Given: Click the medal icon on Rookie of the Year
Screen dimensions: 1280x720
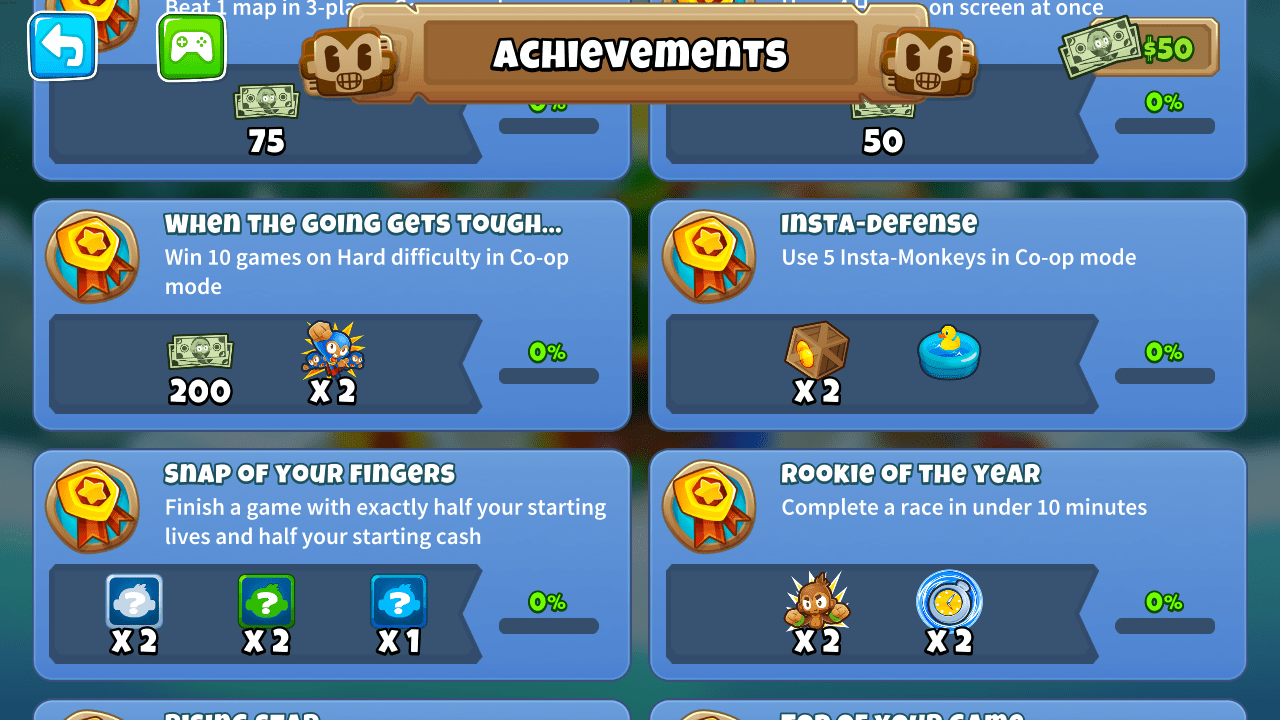Looking at the screenshot, I should [708, 506].
